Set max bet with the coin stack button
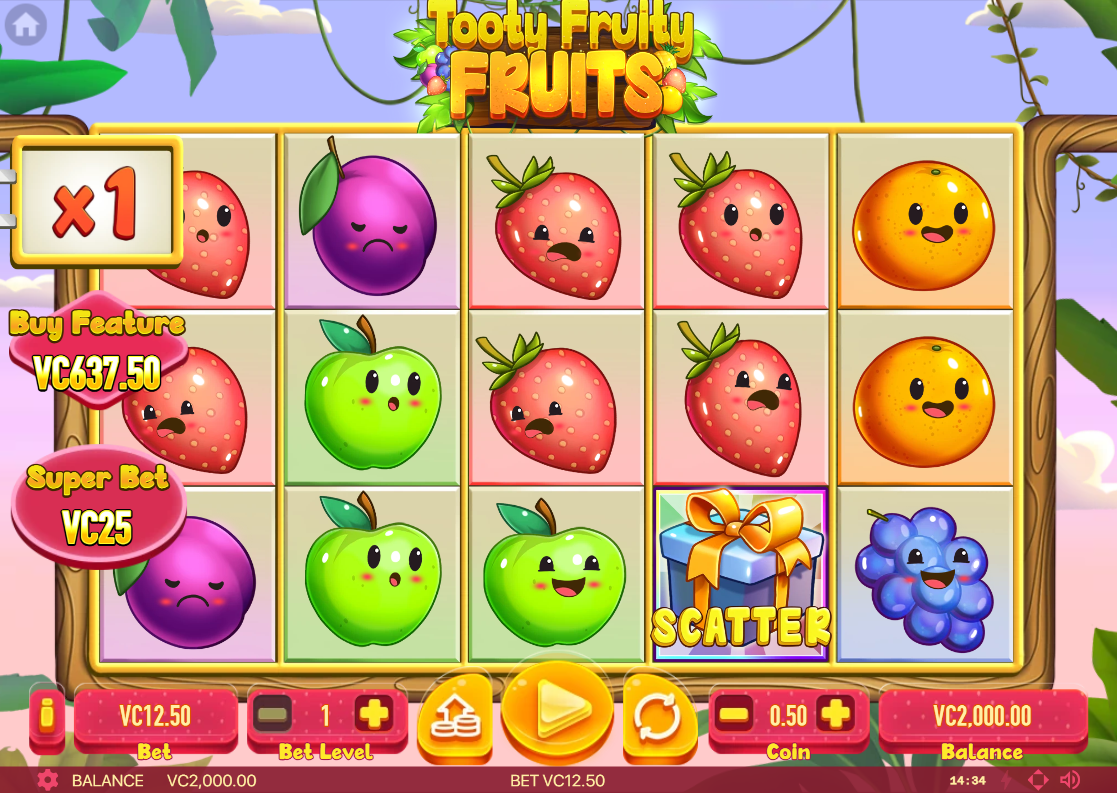This screenshot has height=793, width=1117. [455, 716]
